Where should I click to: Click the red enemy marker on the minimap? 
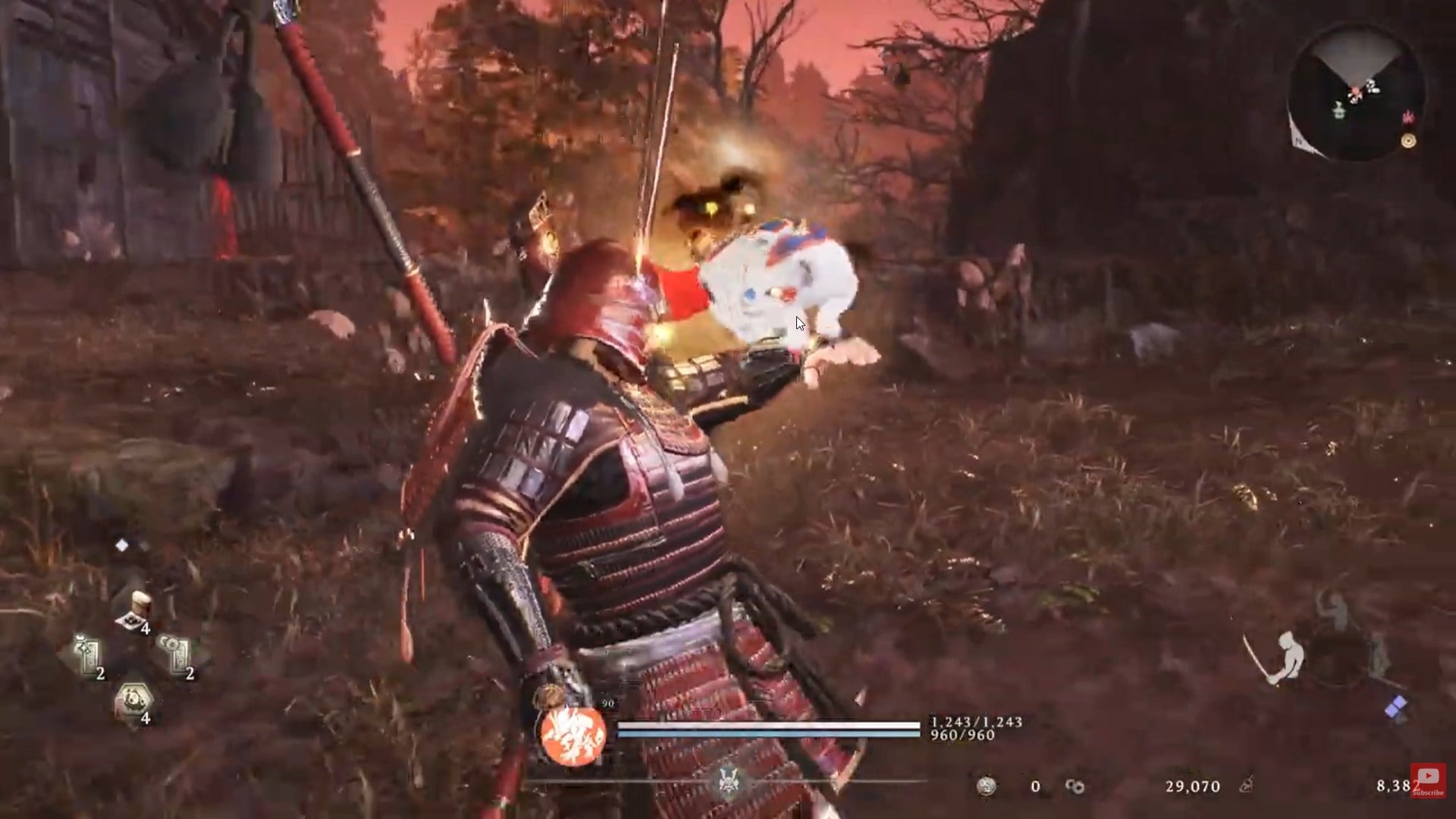[1410, 117]
